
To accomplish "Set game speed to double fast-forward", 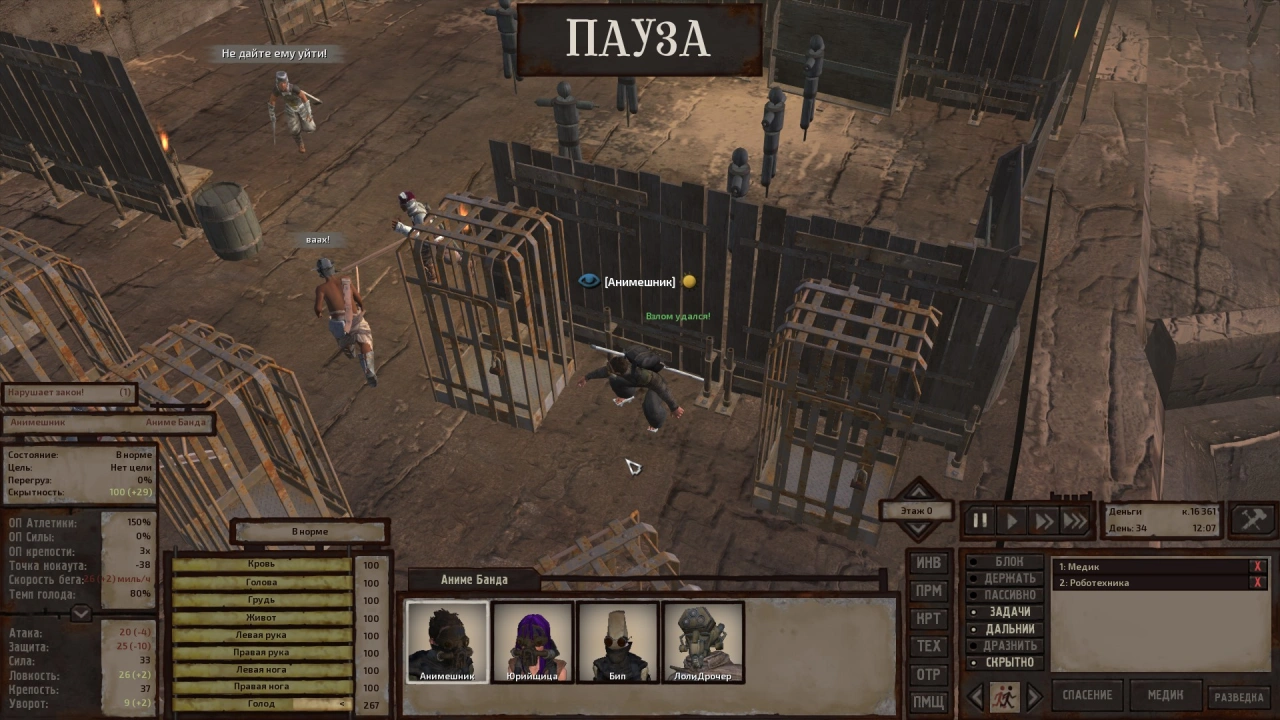I will coord(1044,521).
